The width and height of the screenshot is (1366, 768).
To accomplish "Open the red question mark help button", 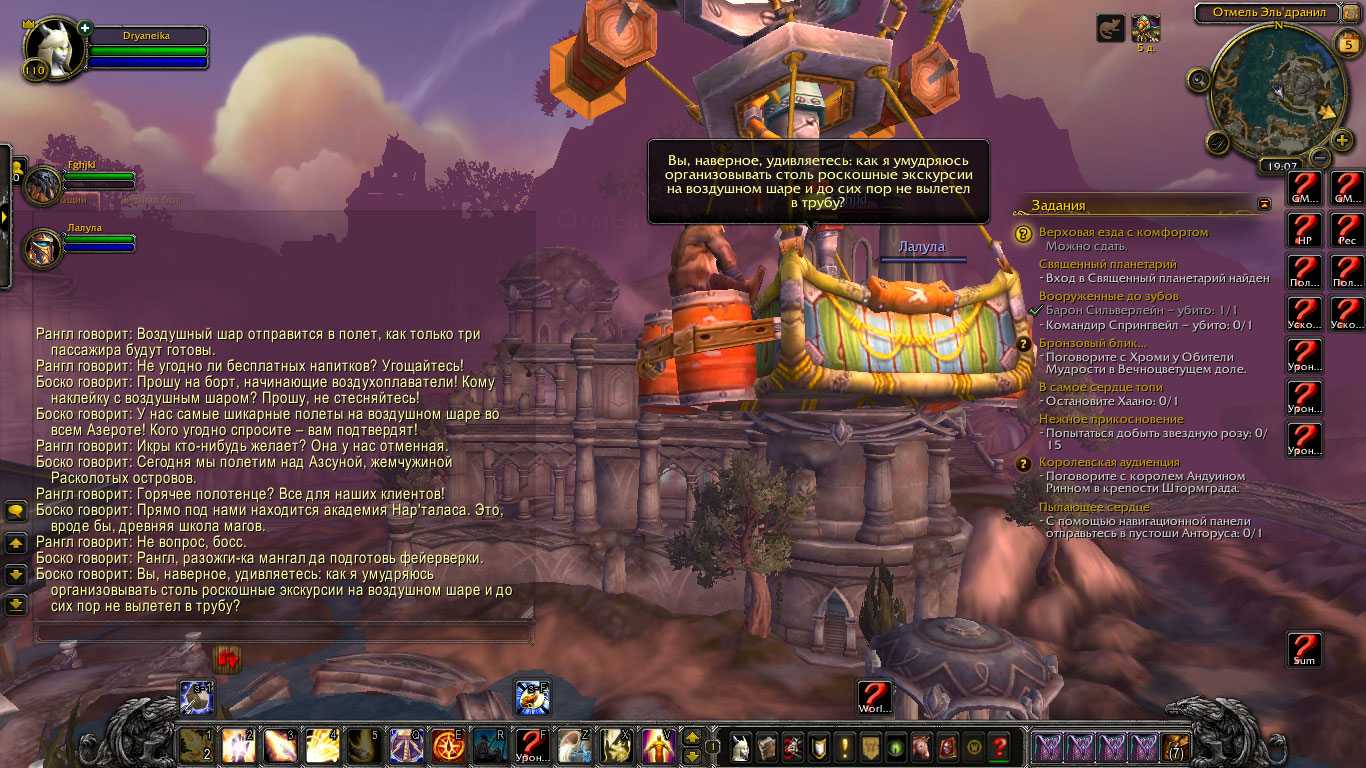I will pyautogui.click(x=998, y=746).
